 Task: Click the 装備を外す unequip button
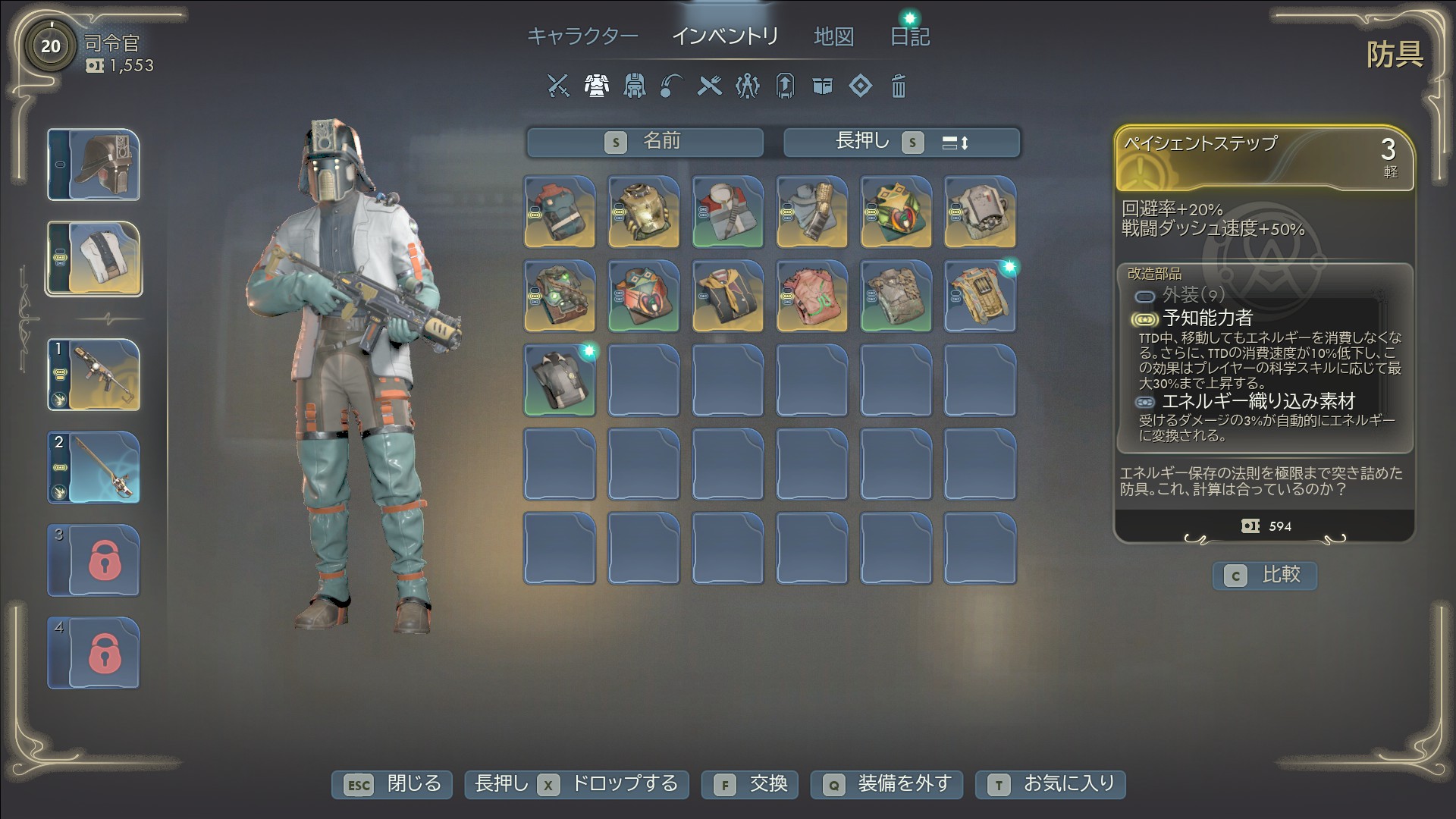coord(886,784)
